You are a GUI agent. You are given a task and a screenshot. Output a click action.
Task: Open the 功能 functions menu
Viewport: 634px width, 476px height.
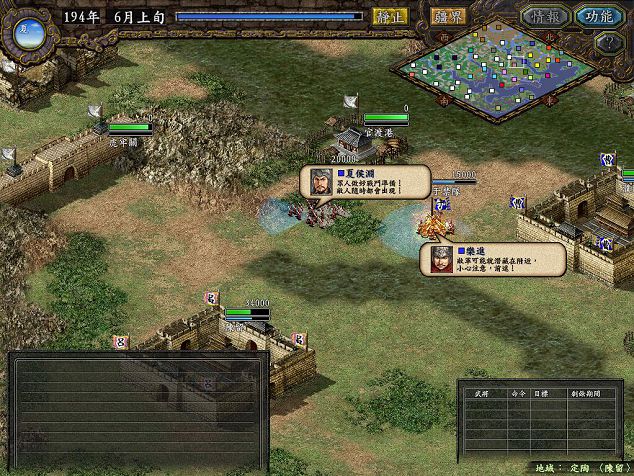[x=600, y=17]
